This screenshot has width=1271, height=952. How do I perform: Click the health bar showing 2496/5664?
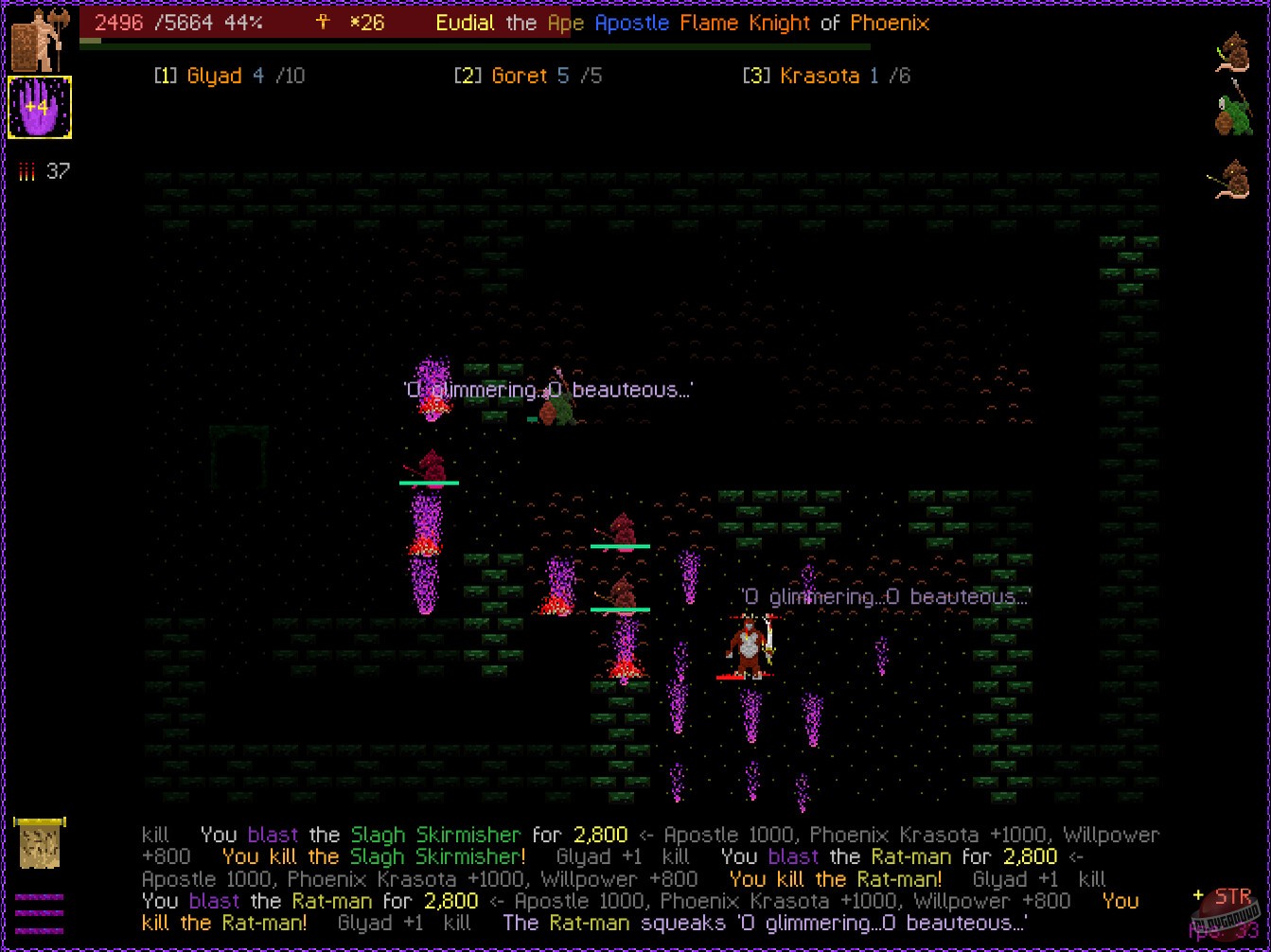pyautogui.click(x=180, y=23)
